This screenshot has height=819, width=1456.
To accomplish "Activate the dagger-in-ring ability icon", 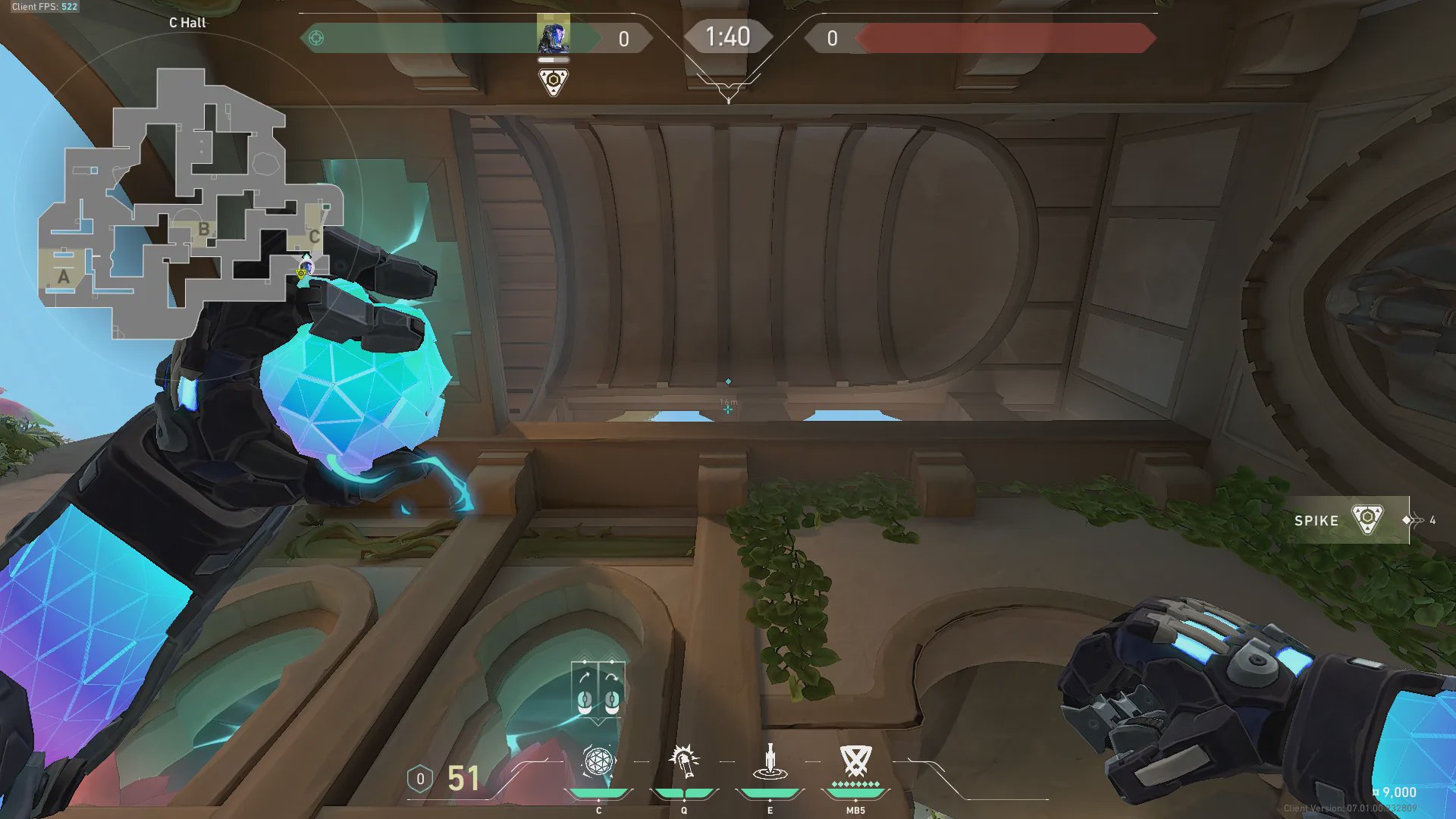I will click(770, 761).
